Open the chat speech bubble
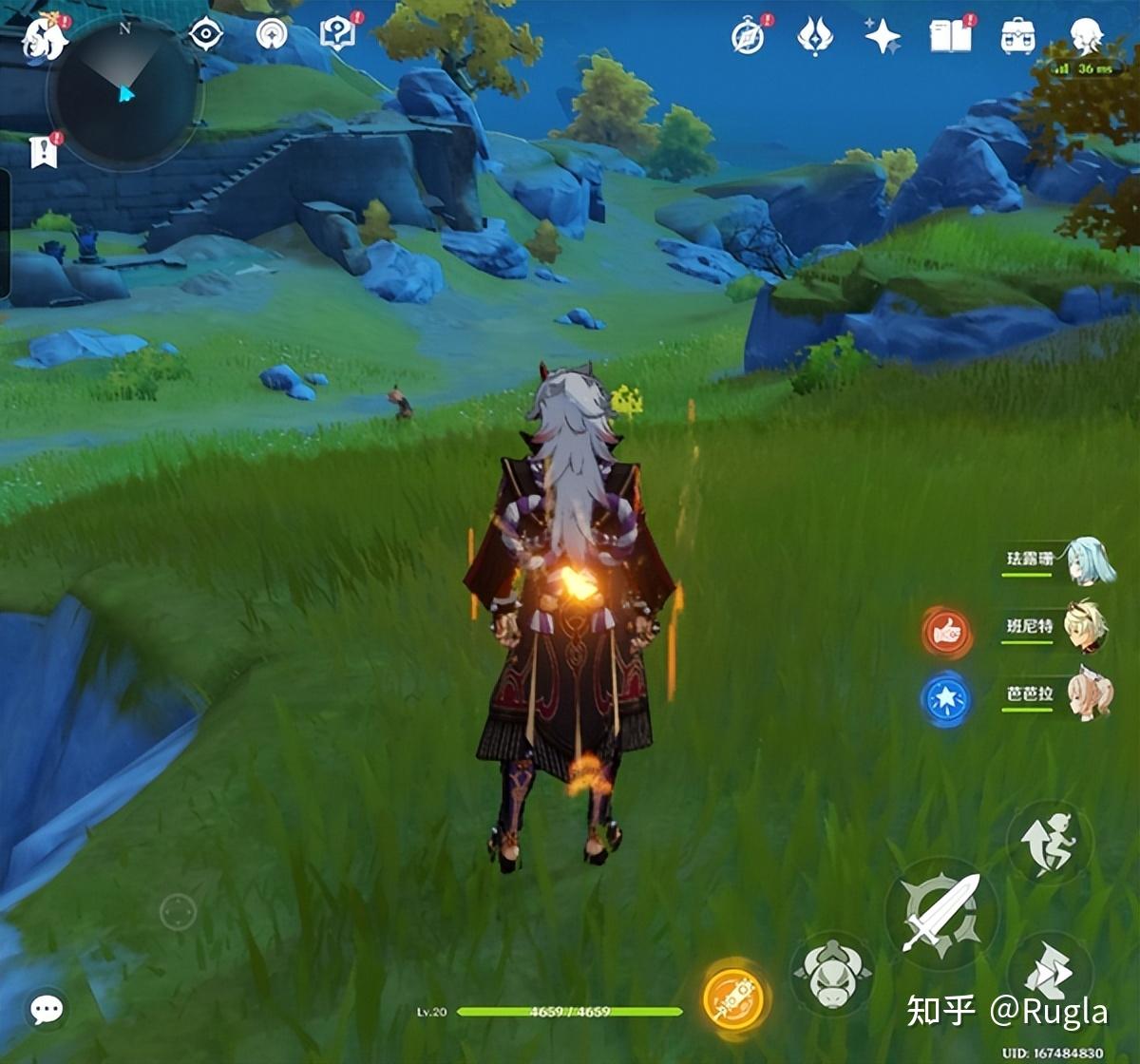 47,1009
